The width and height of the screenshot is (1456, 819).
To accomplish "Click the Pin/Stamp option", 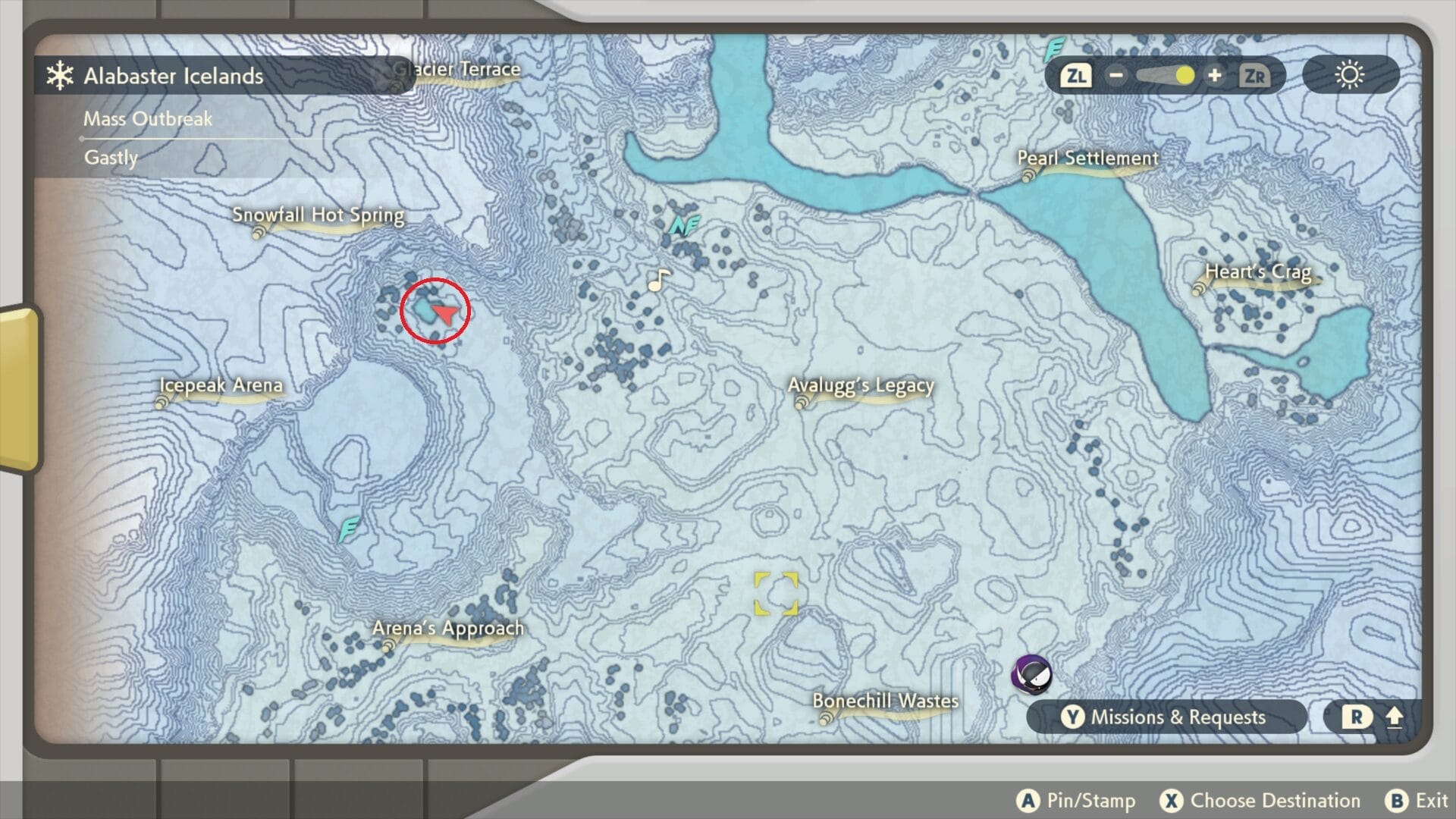I will (1077, 801).
